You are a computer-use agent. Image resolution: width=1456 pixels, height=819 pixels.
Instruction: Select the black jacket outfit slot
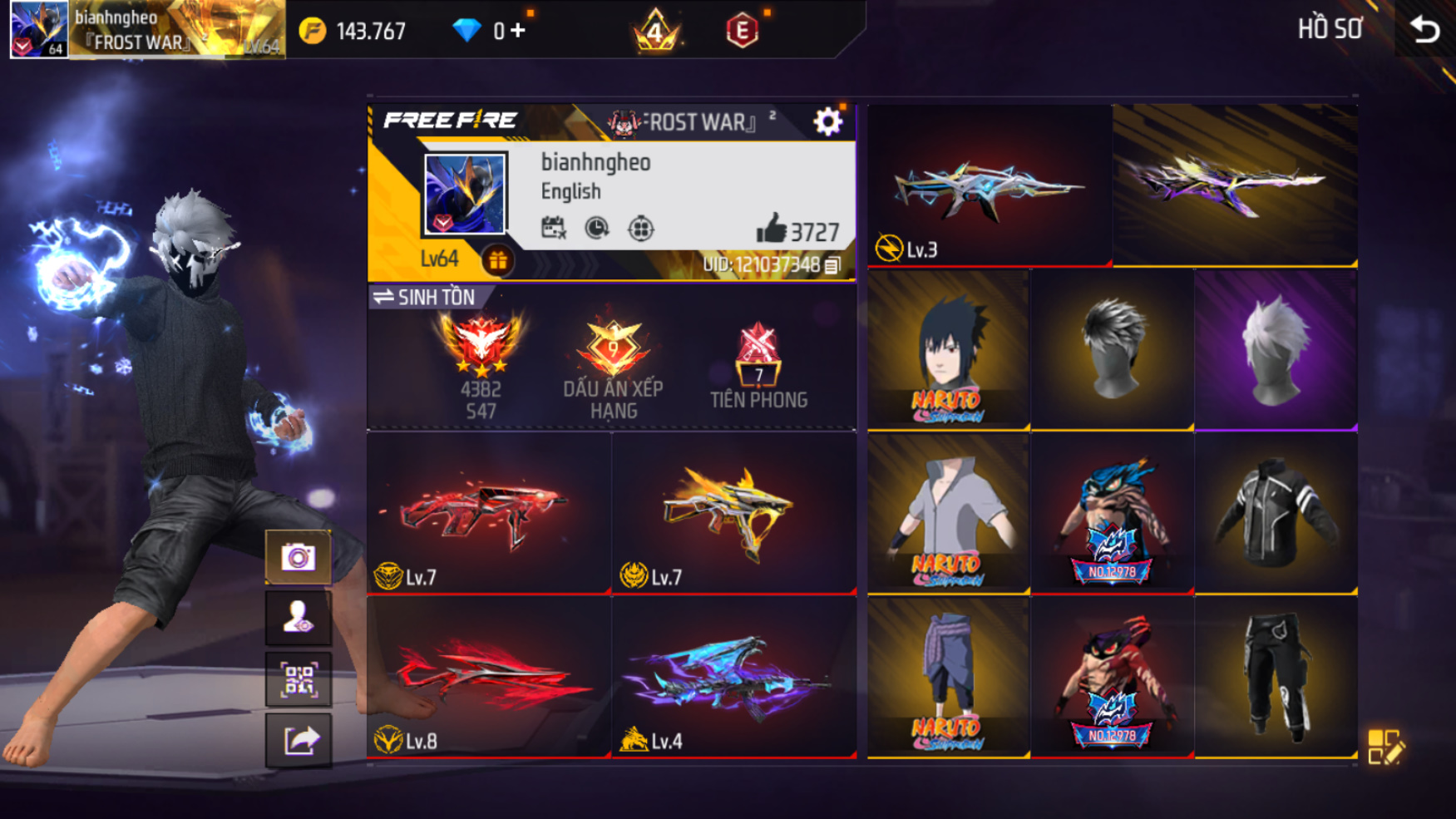[x=1276, y=513]
